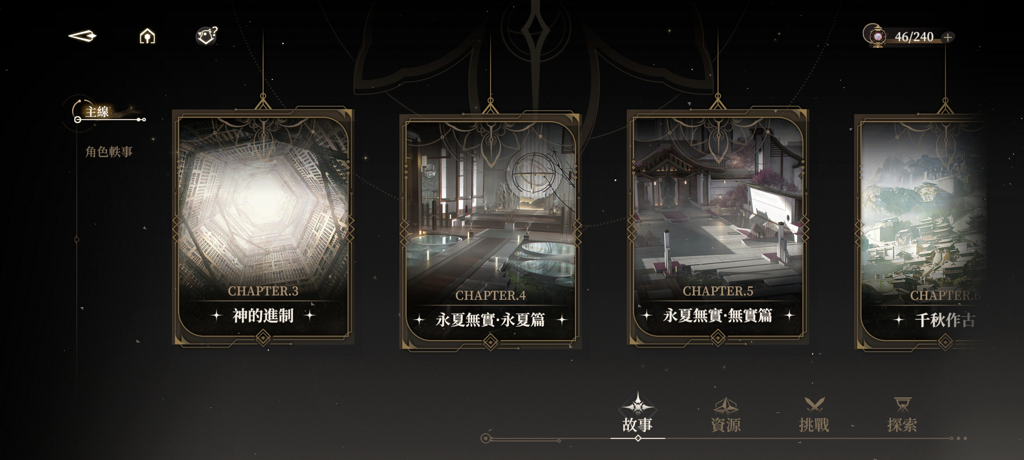This screenshot has height=460, width=1024.
Task: Open the 資源 resources tab
Action: click(726, 415)
